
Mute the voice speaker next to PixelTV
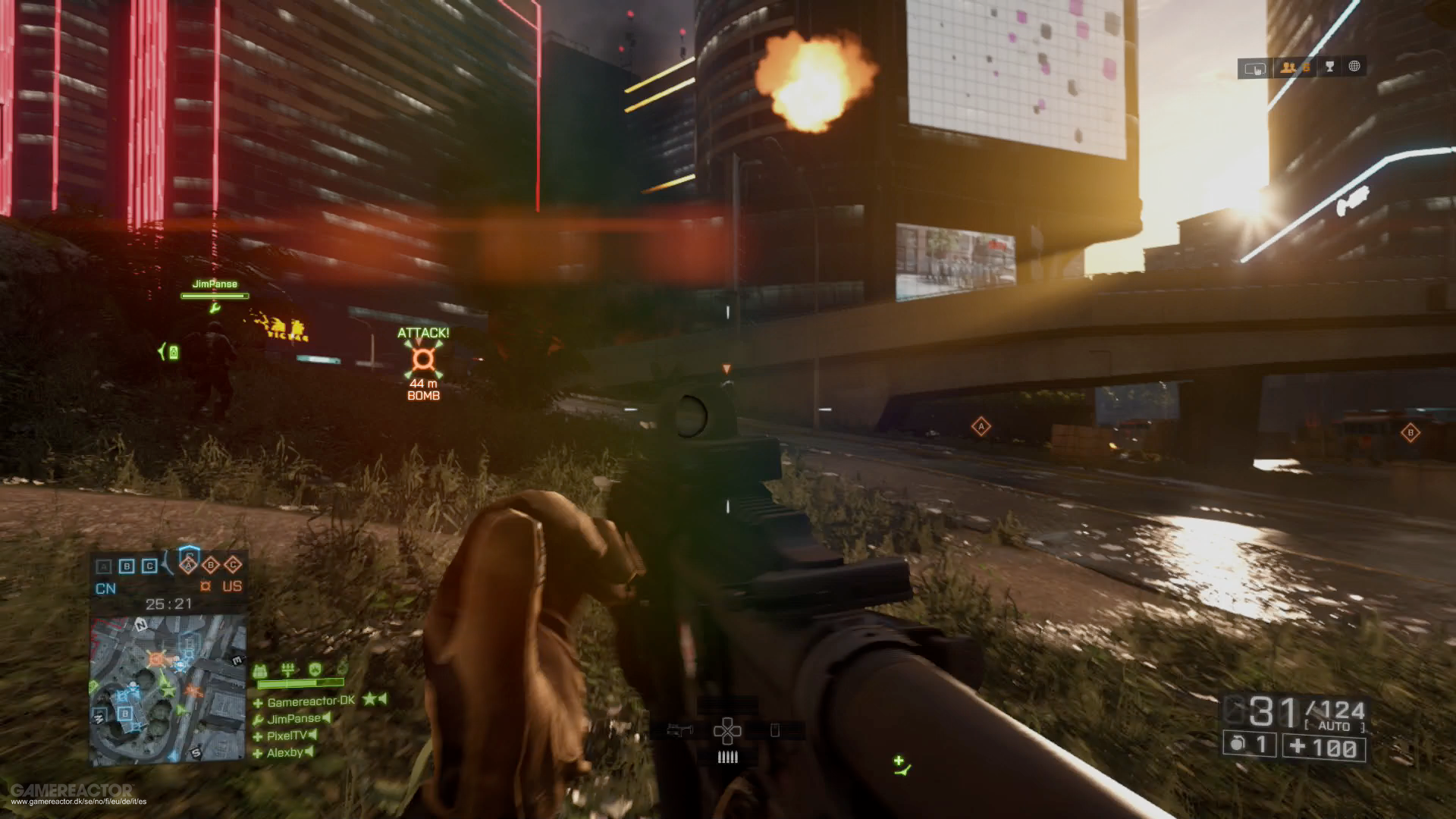pyautogui.click(x=312, y=736)
